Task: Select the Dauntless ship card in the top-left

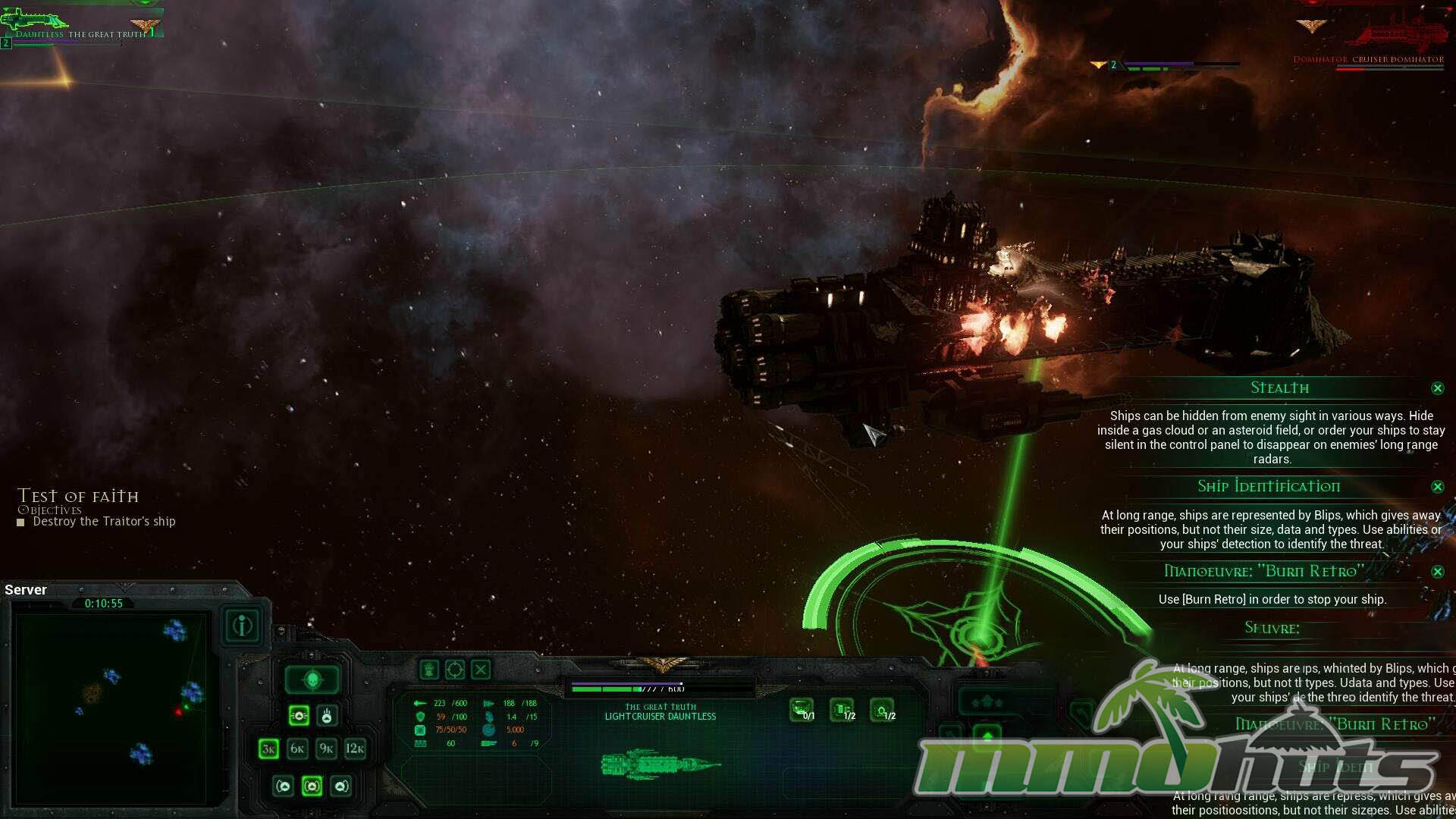Action: tap(80, 24)
